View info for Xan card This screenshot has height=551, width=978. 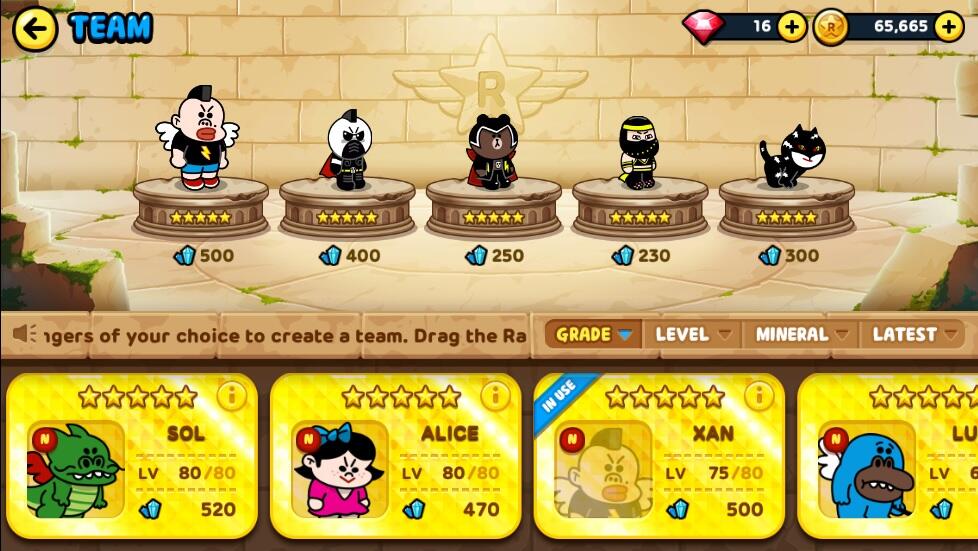pos(758,396)
